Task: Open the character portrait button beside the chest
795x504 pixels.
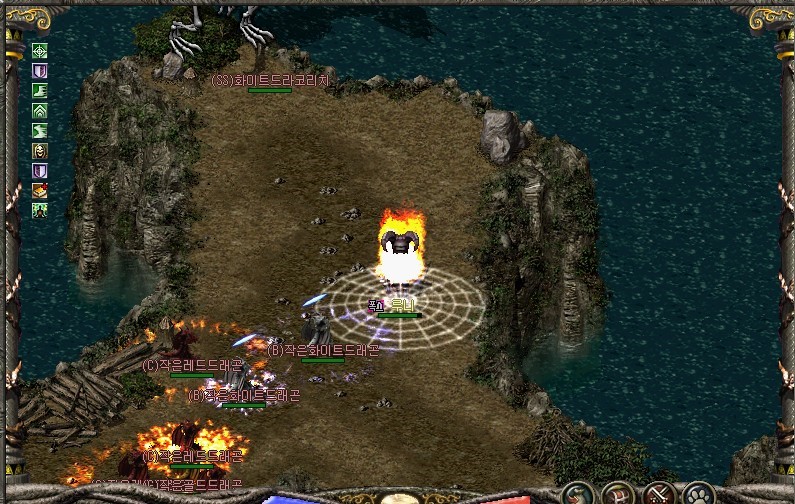Action: [579, 494]
